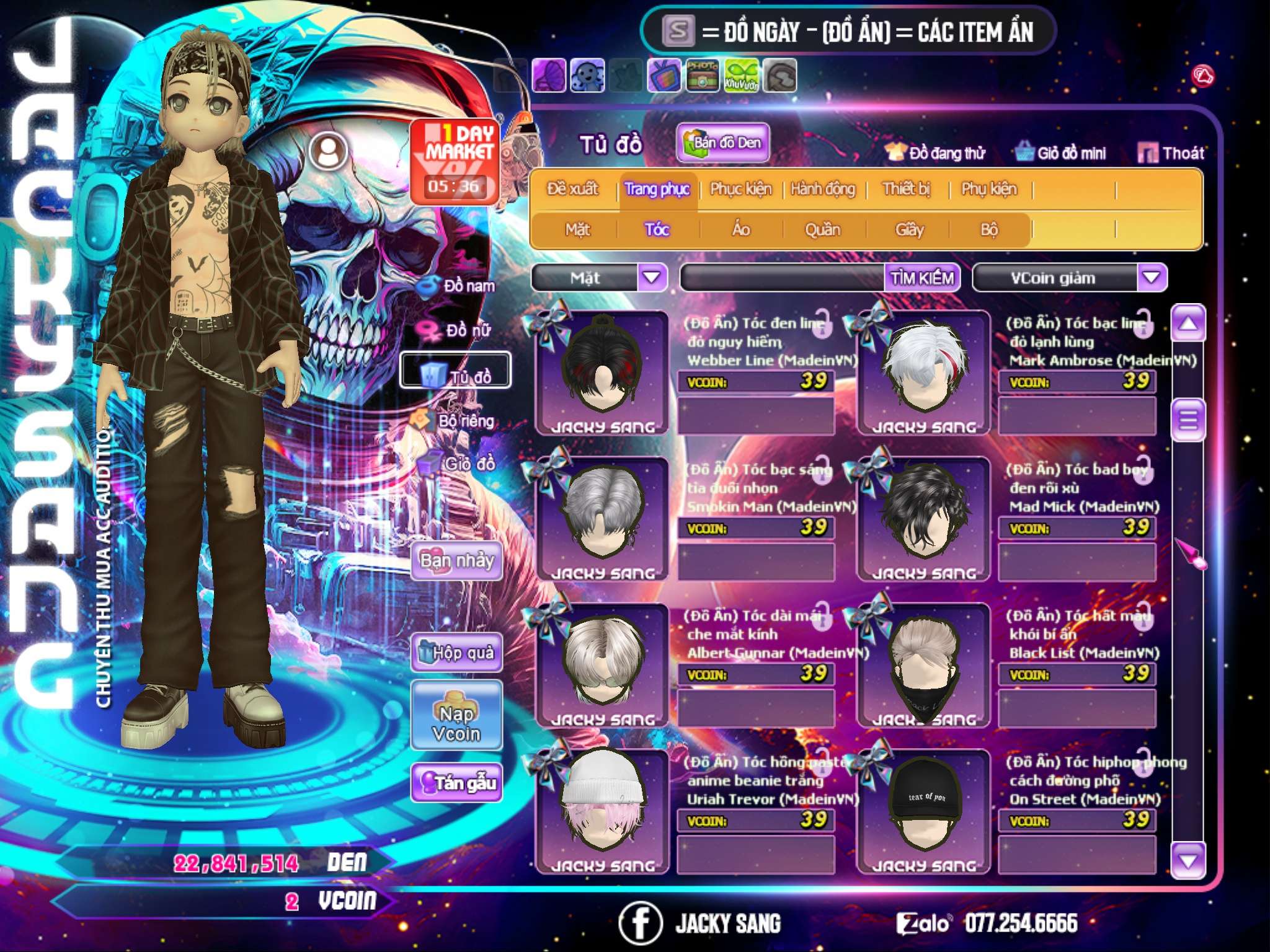The height and width of the screenshot is (952, 1270).
Task: Open the Mặt filter dropdown
Action: pos(652,277)
